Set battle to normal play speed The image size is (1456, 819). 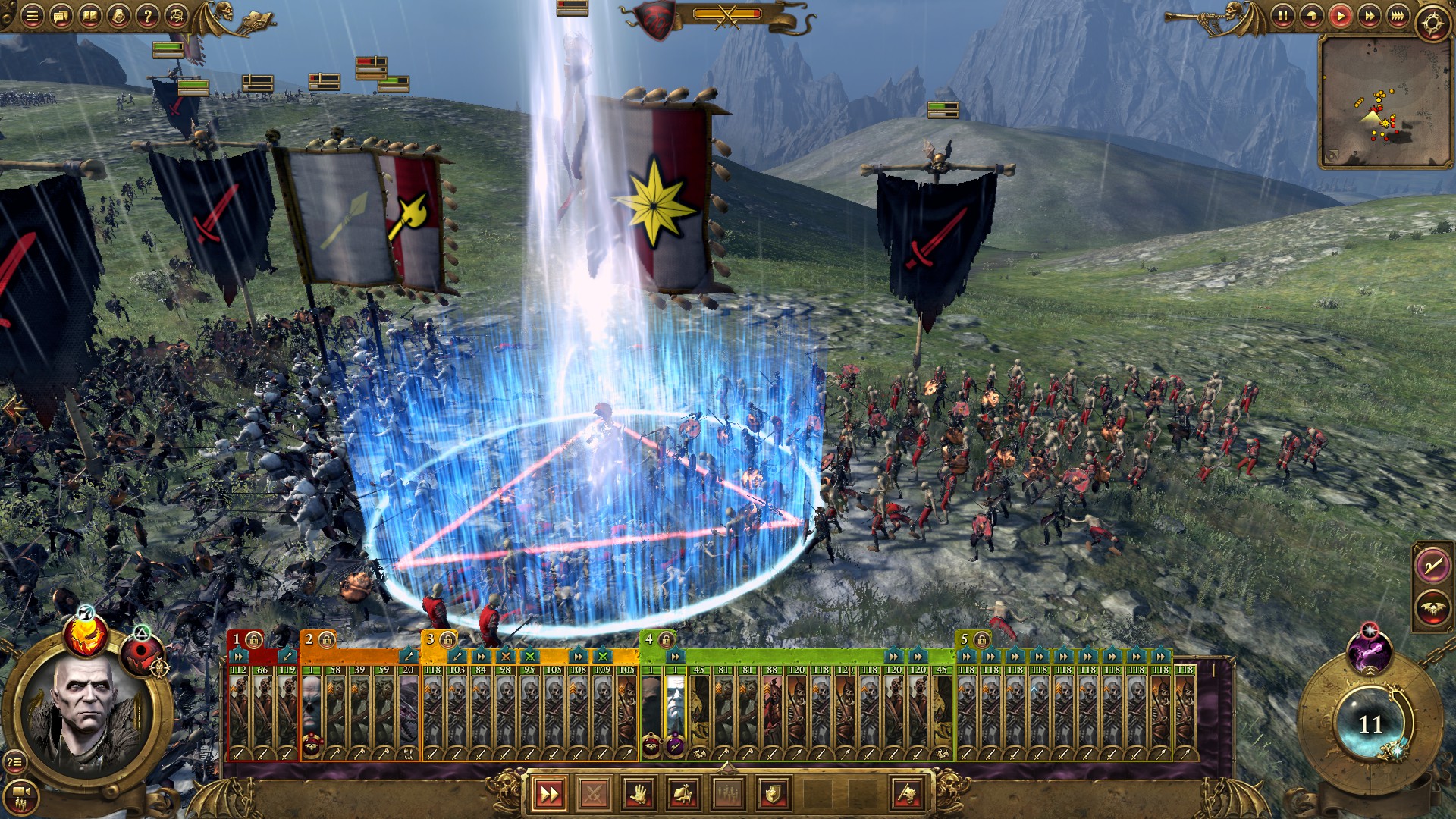pyautogui.click(x=1340, y=16)
